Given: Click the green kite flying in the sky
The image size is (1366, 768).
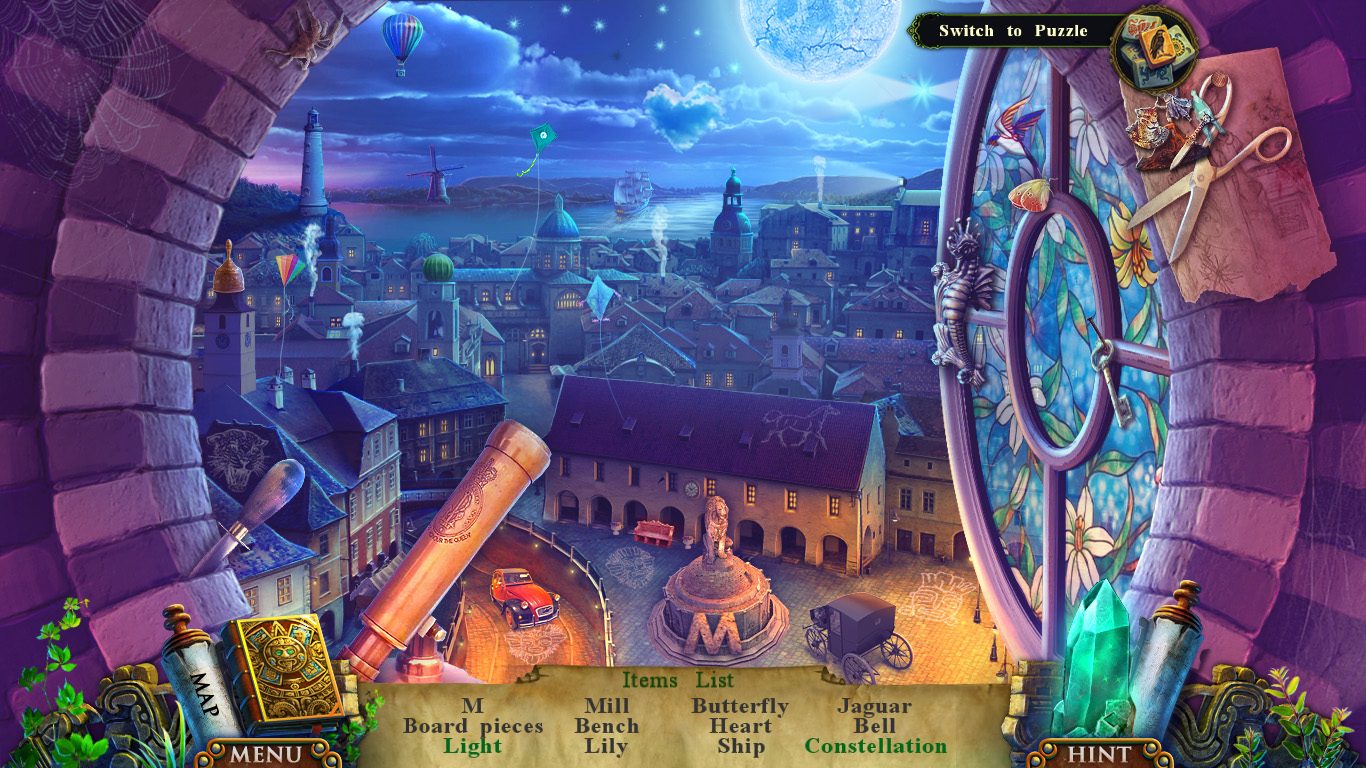Looking at the screenshot, I should 542,135.
